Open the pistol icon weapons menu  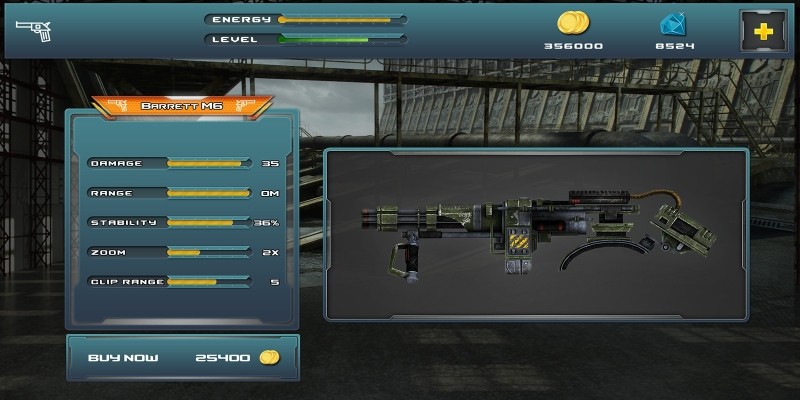(38, 30)
